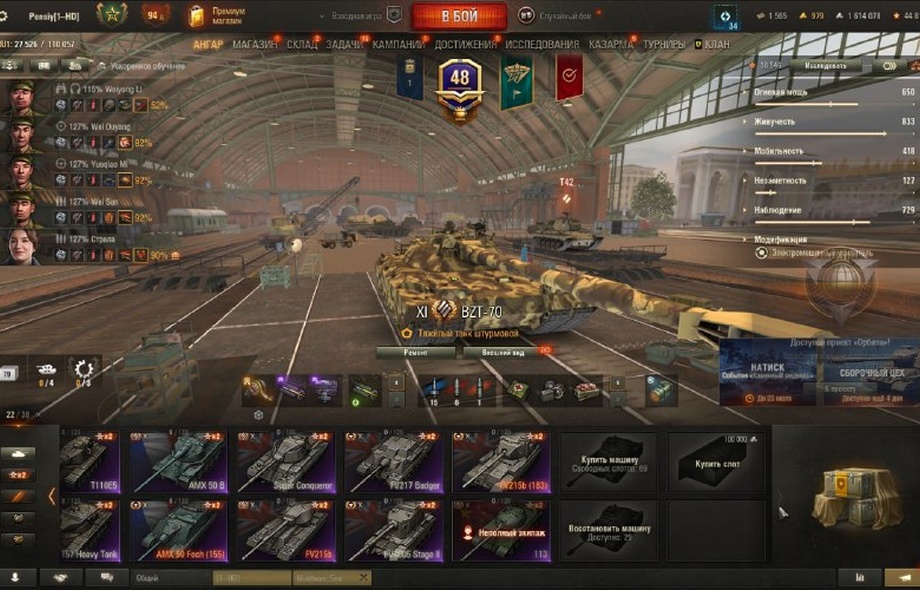Choose the Super Conqueror tank

click(x=285, y=462)
